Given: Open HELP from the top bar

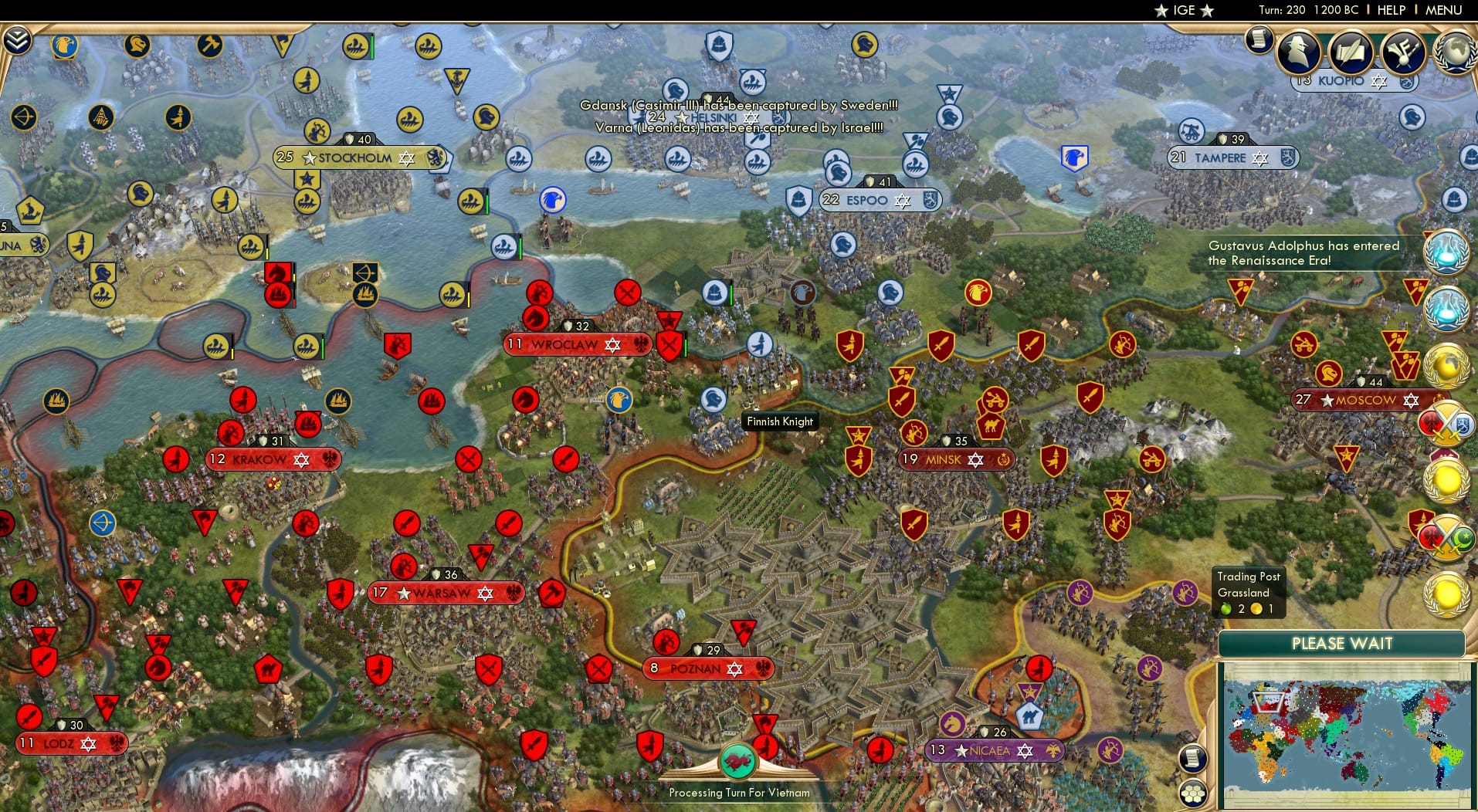Looking at the screenshot, I should coord(1390,11).
